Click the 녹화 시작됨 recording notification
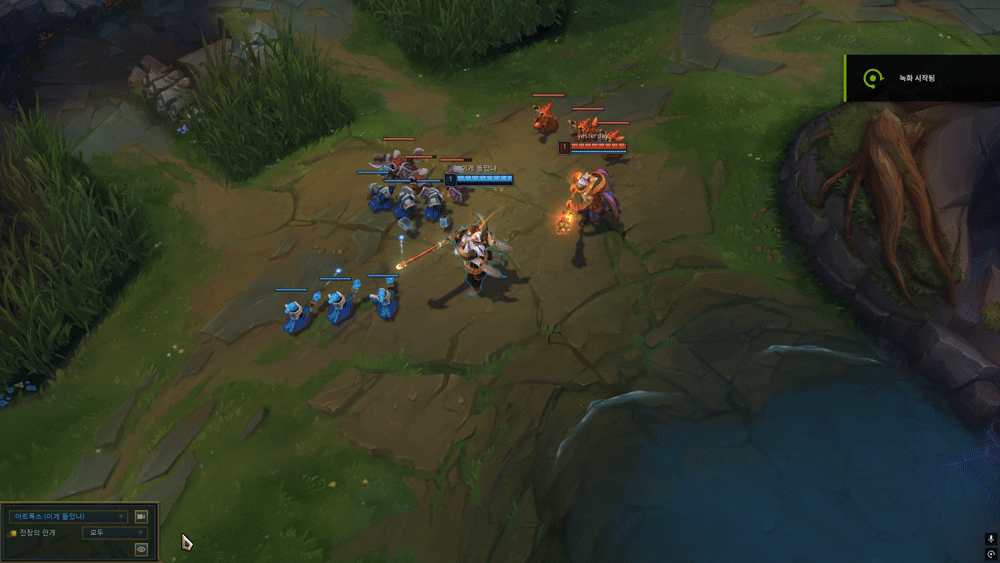1000x563 pixels. (921, 78)
